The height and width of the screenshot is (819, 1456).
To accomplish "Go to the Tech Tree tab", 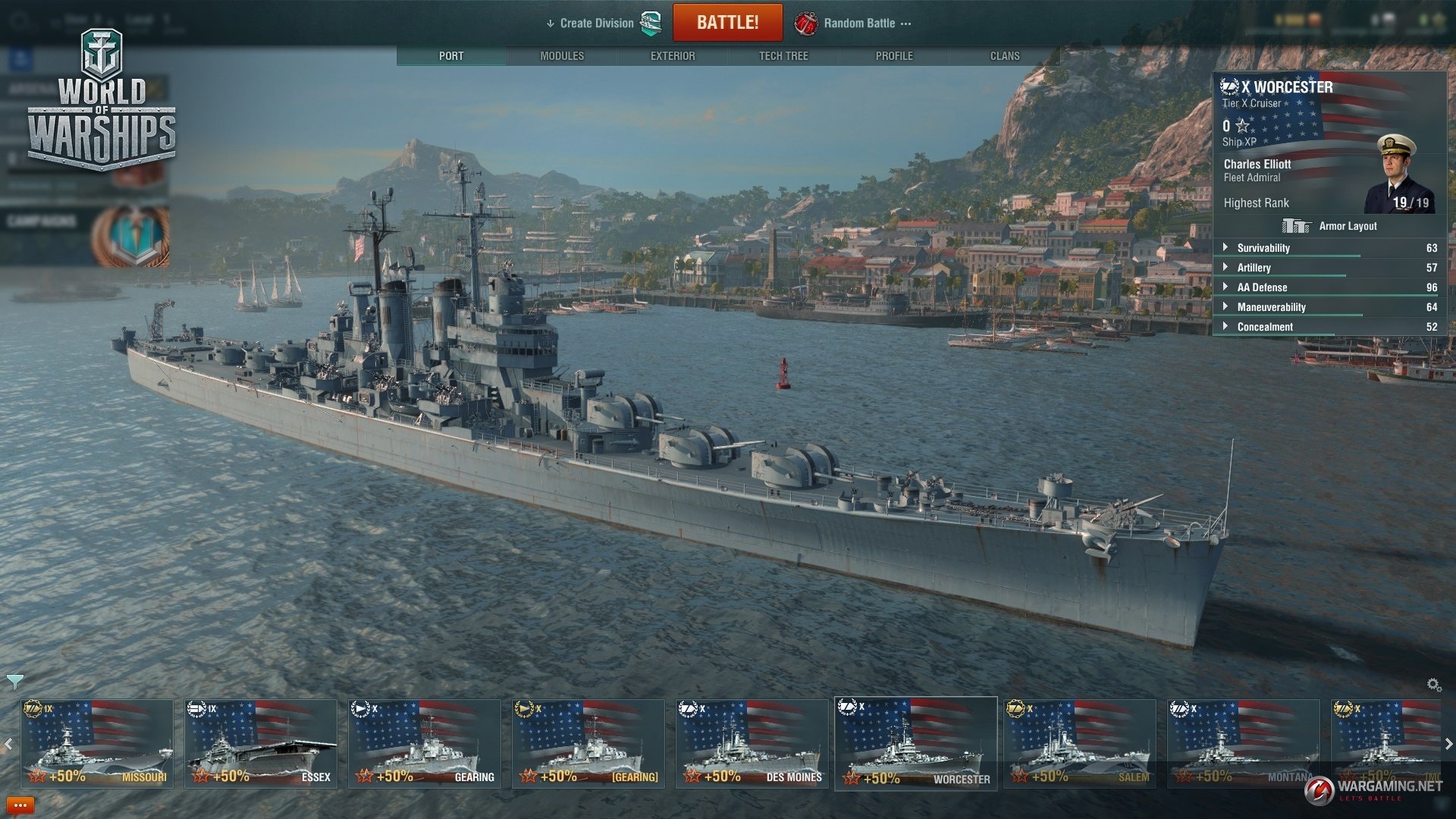I will click(783, 56).
